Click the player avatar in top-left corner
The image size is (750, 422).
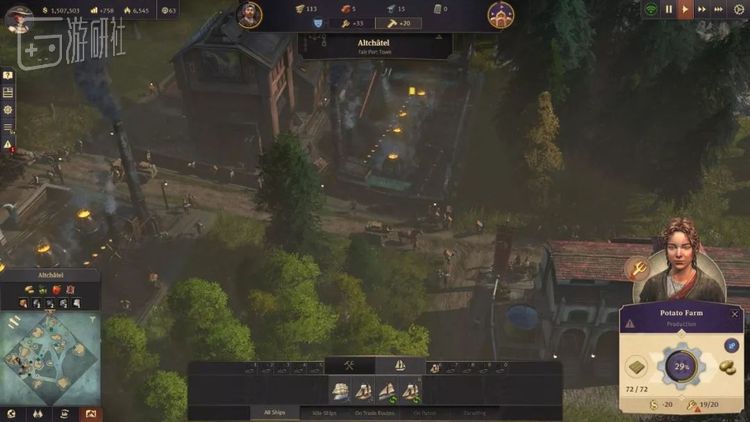(x=17, y=16)
